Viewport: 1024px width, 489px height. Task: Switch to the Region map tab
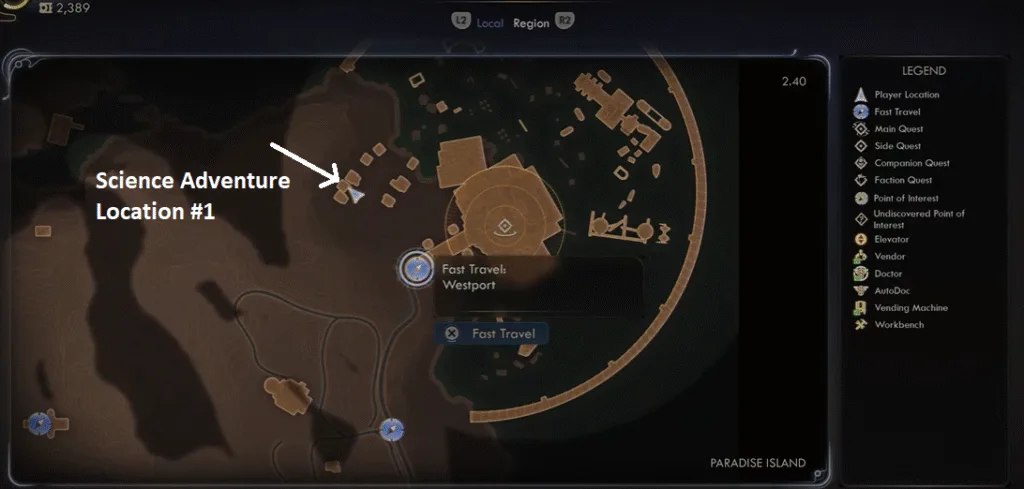(530, 22)
